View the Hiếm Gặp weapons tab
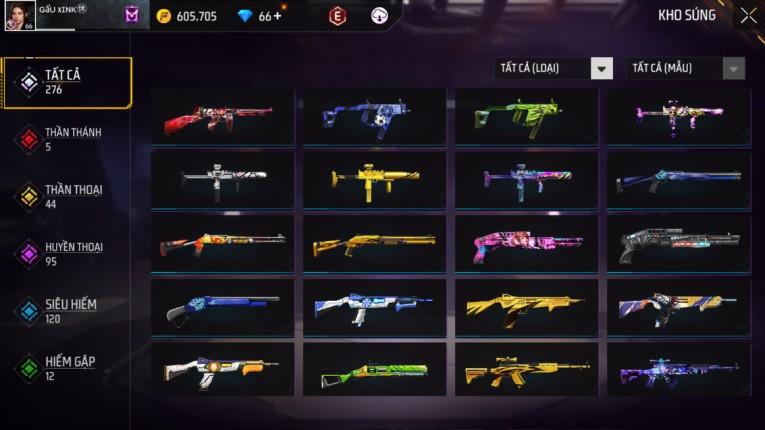 (x=70, y=367)
